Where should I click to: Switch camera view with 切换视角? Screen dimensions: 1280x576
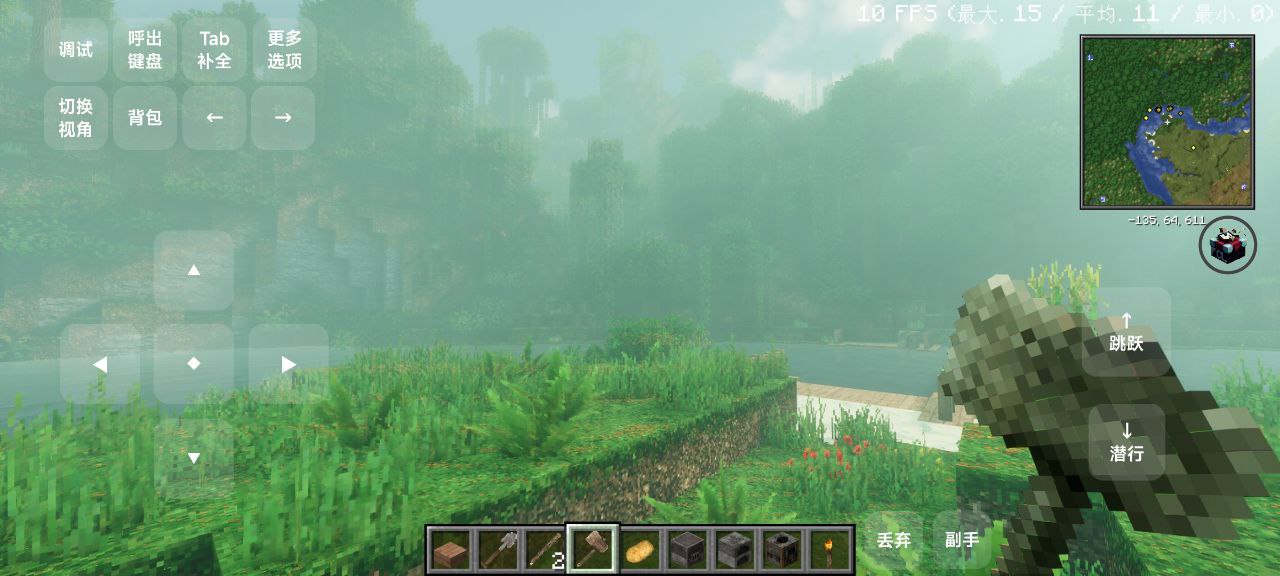tap(76, 118)
